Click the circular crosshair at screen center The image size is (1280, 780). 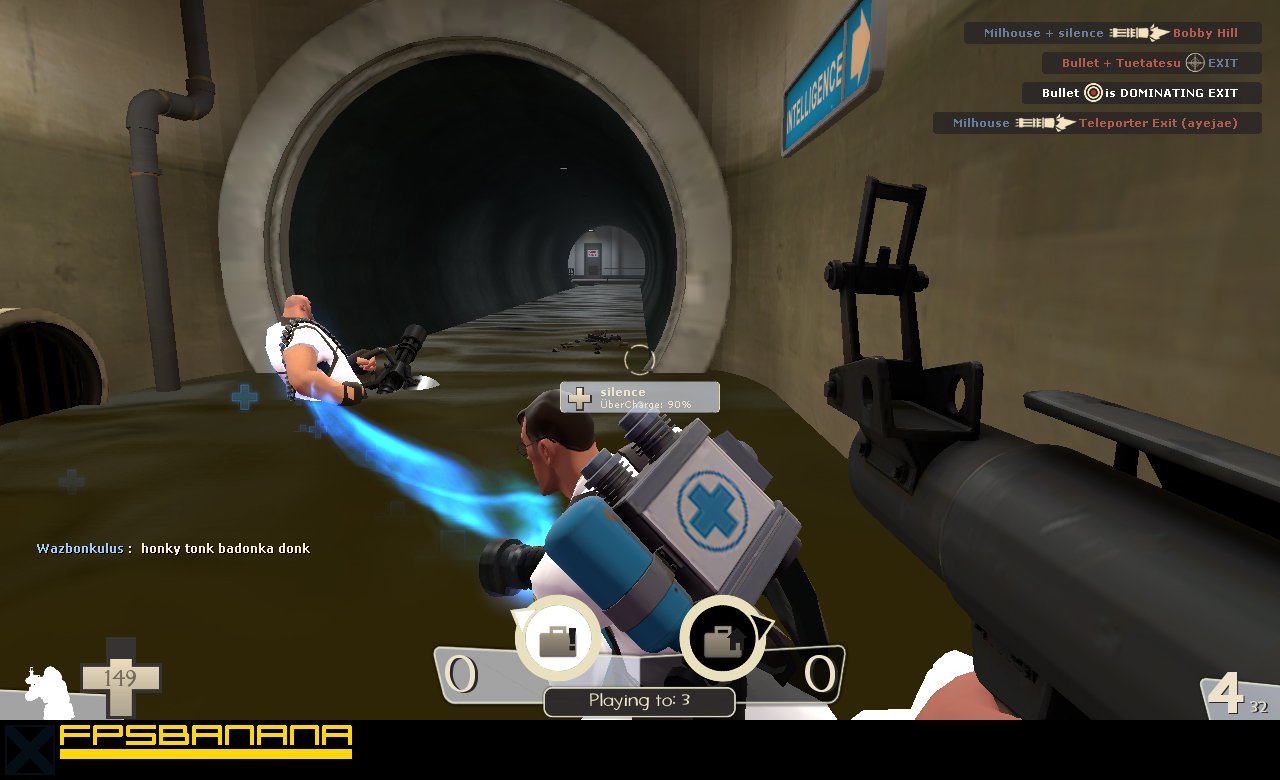[x=640, y=360]
